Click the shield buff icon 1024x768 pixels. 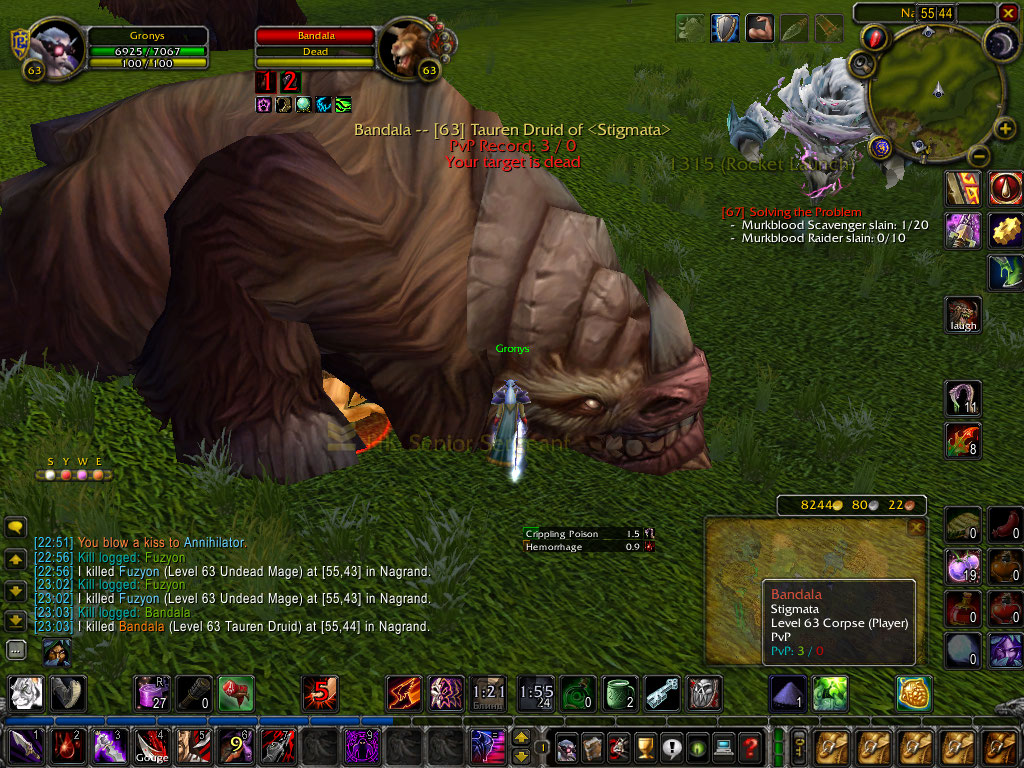click(x=725, y=28)
